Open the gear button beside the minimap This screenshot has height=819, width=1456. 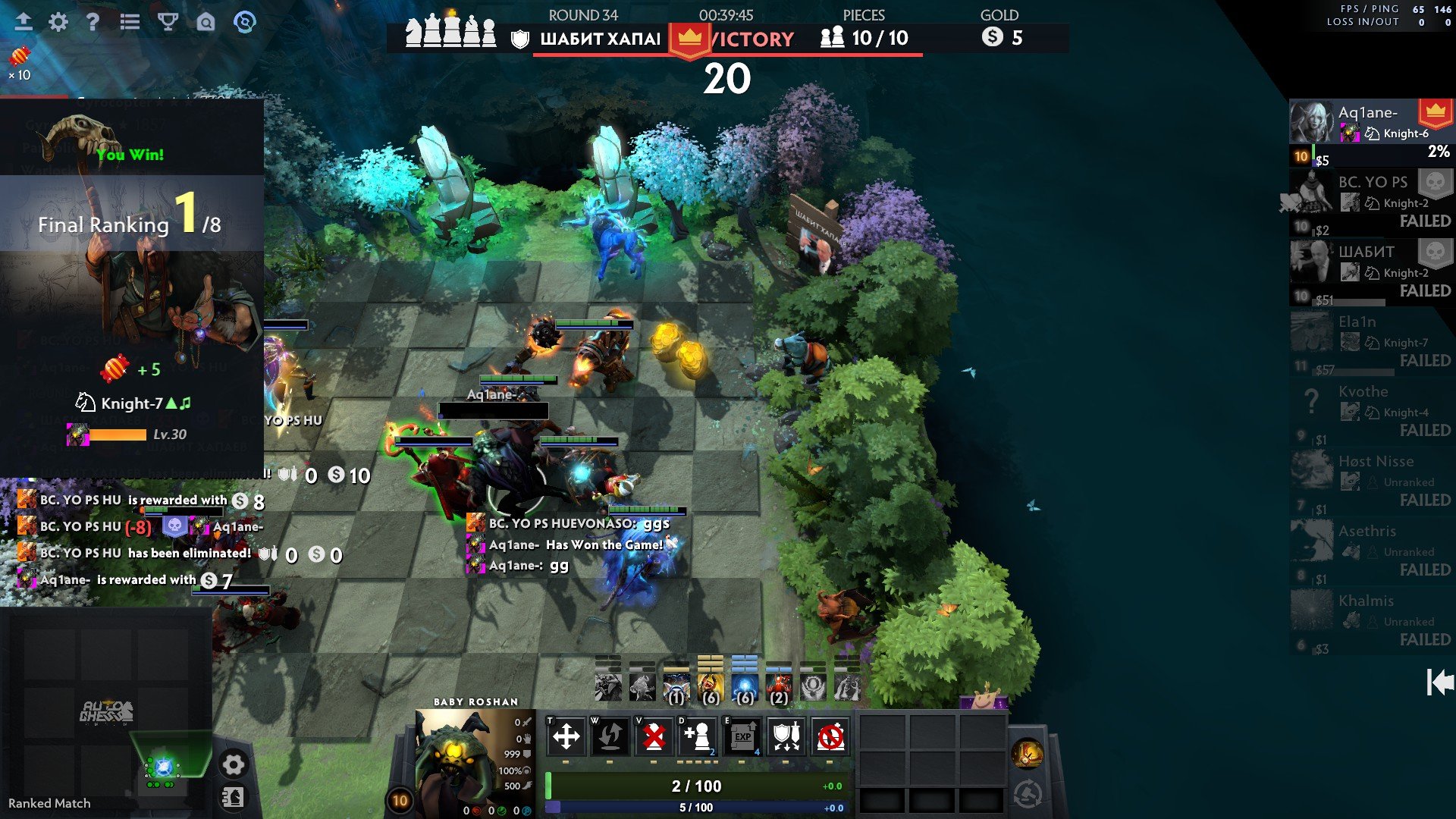233,764
